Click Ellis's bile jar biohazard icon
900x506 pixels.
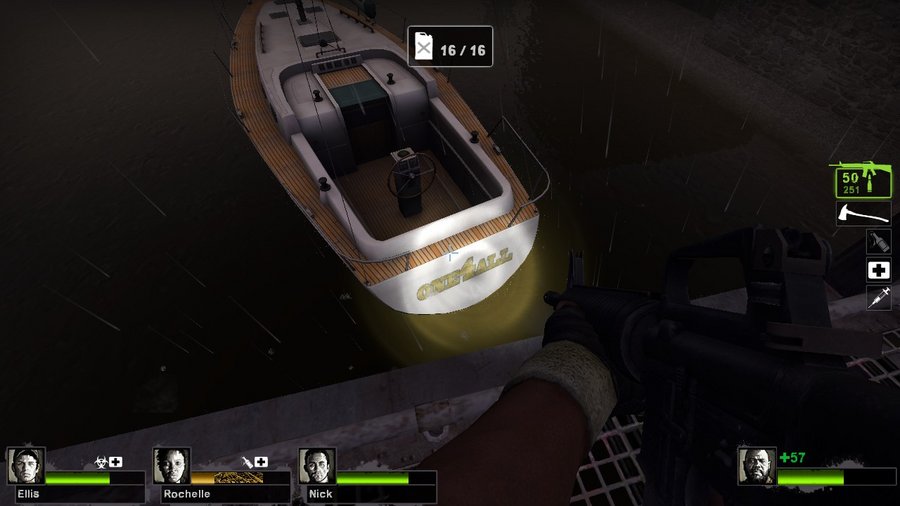[x=100, y=461]
